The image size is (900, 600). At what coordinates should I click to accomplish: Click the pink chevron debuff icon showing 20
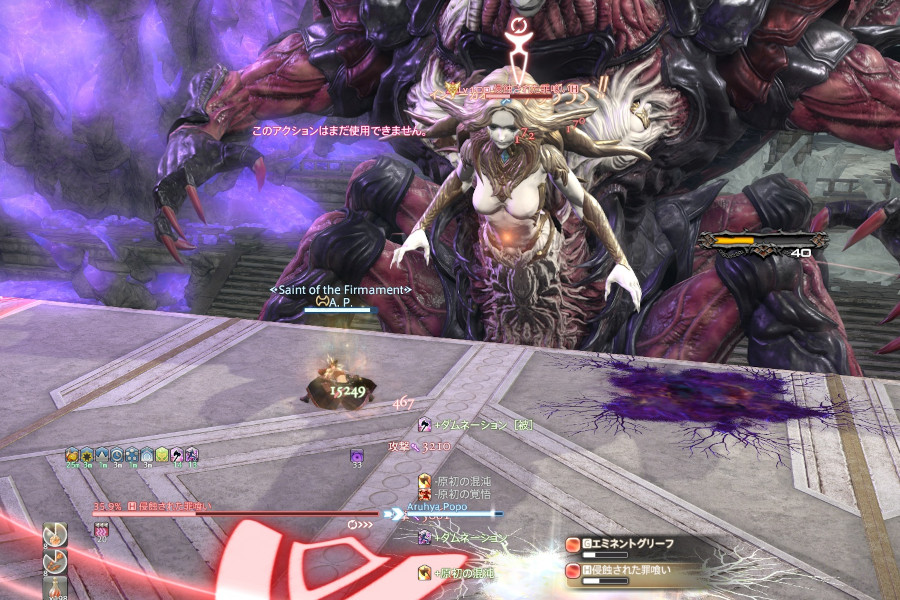pyautogui.click(x=101, y=529)
